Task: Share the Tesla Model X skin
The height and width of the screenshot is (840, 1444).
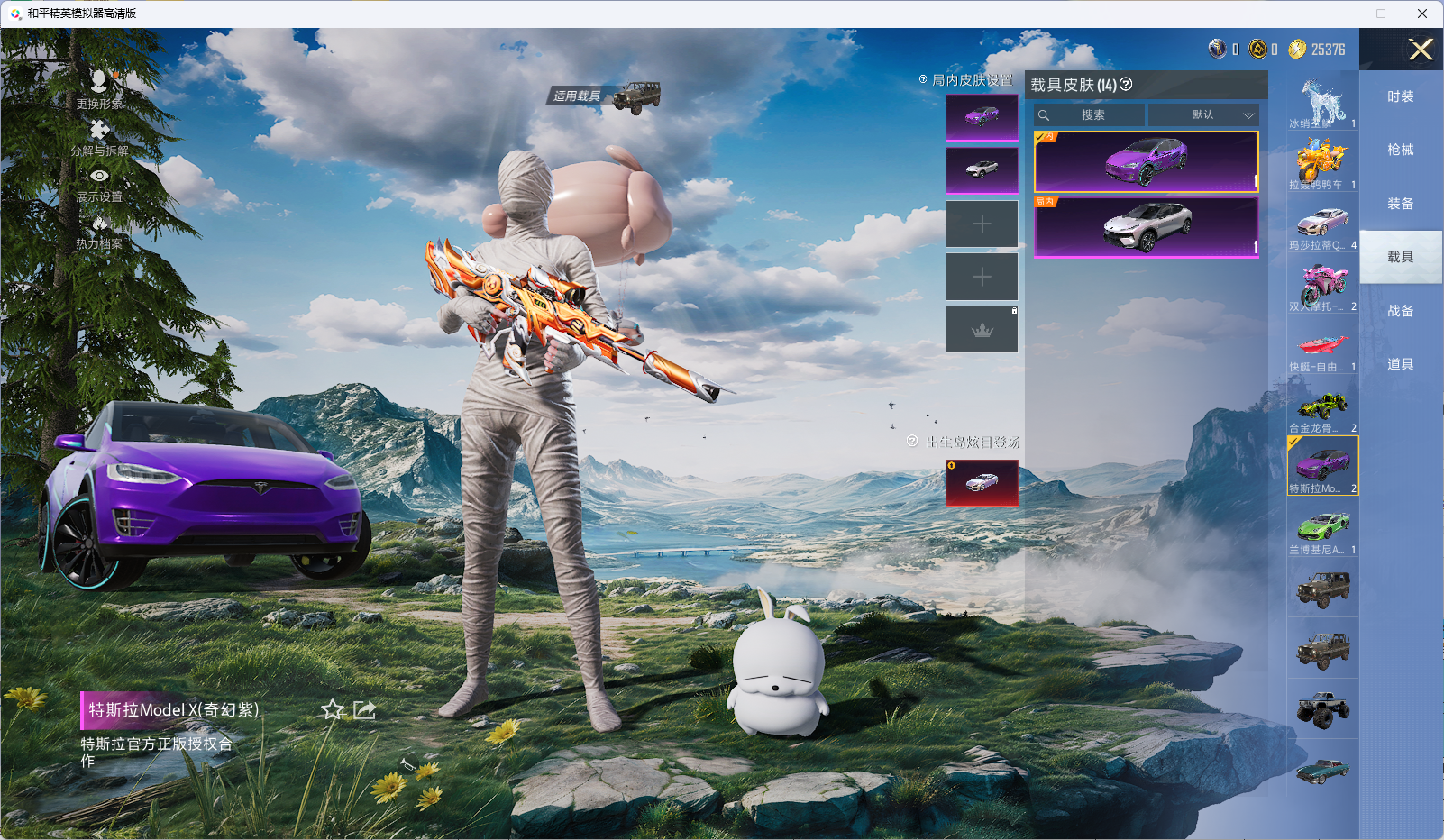Action: (x=364, y=710)
